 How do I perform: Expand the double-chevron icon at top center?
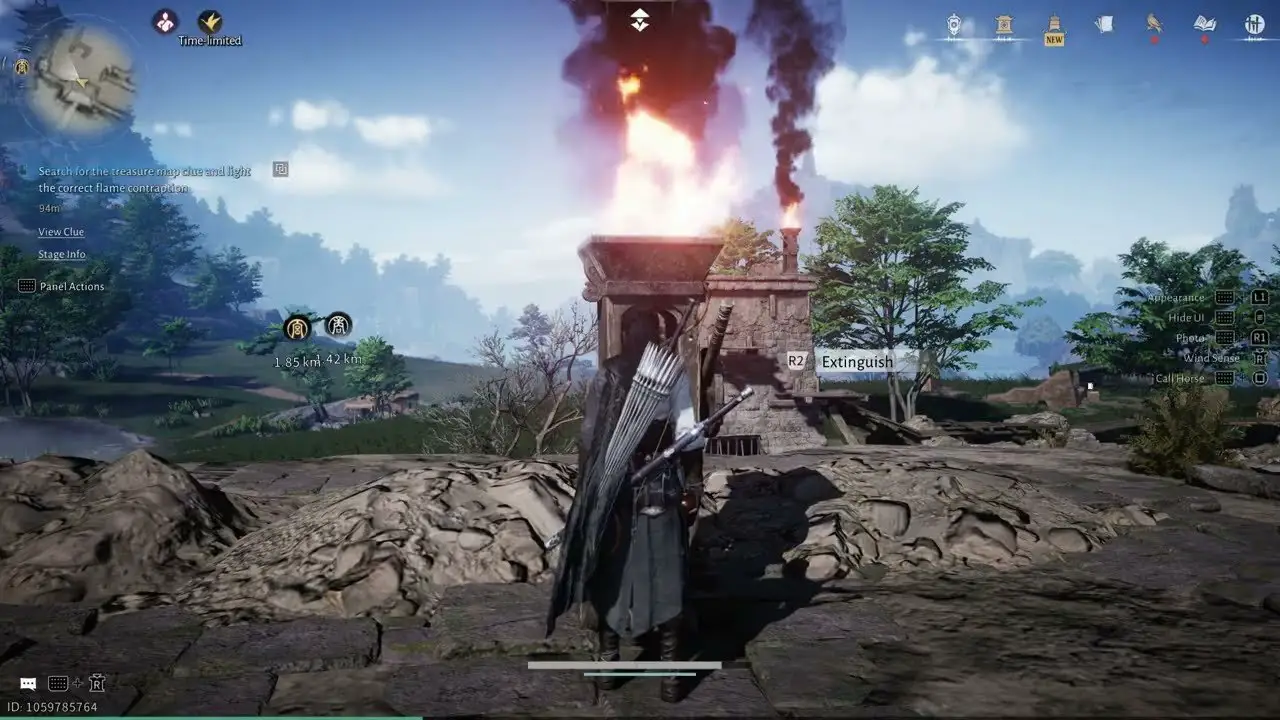coord(640,20)
